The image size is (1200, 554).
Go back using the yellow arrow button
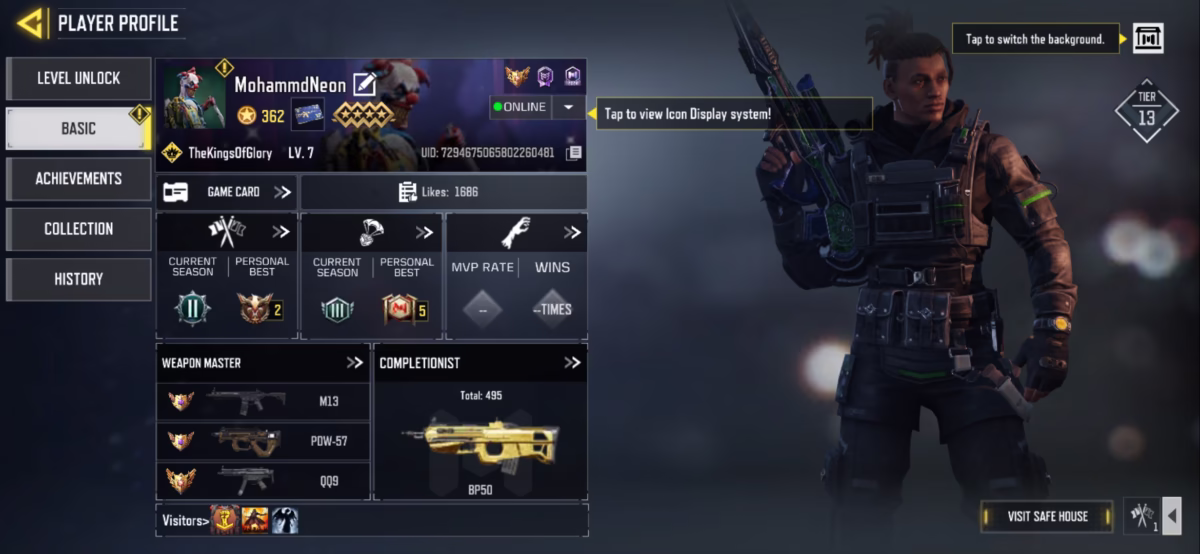click(x=30, y=22)
